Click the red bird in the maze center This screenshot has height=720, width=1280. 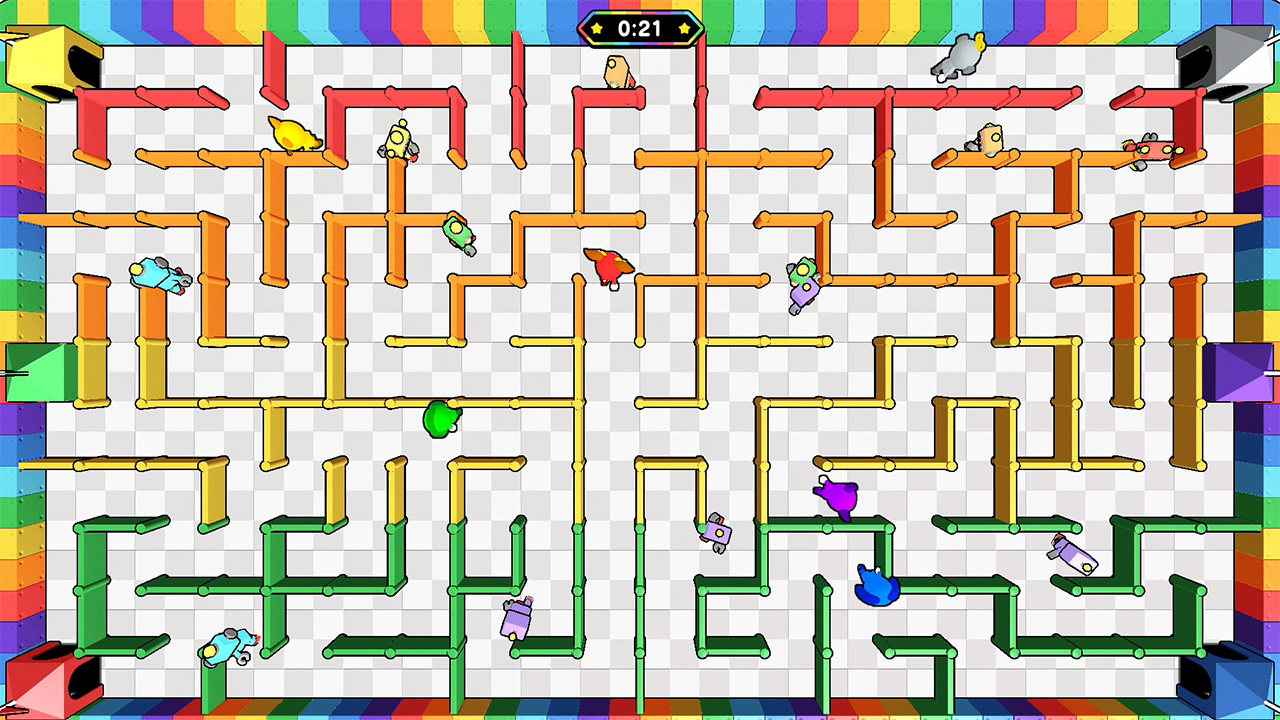tap(610, 265)
